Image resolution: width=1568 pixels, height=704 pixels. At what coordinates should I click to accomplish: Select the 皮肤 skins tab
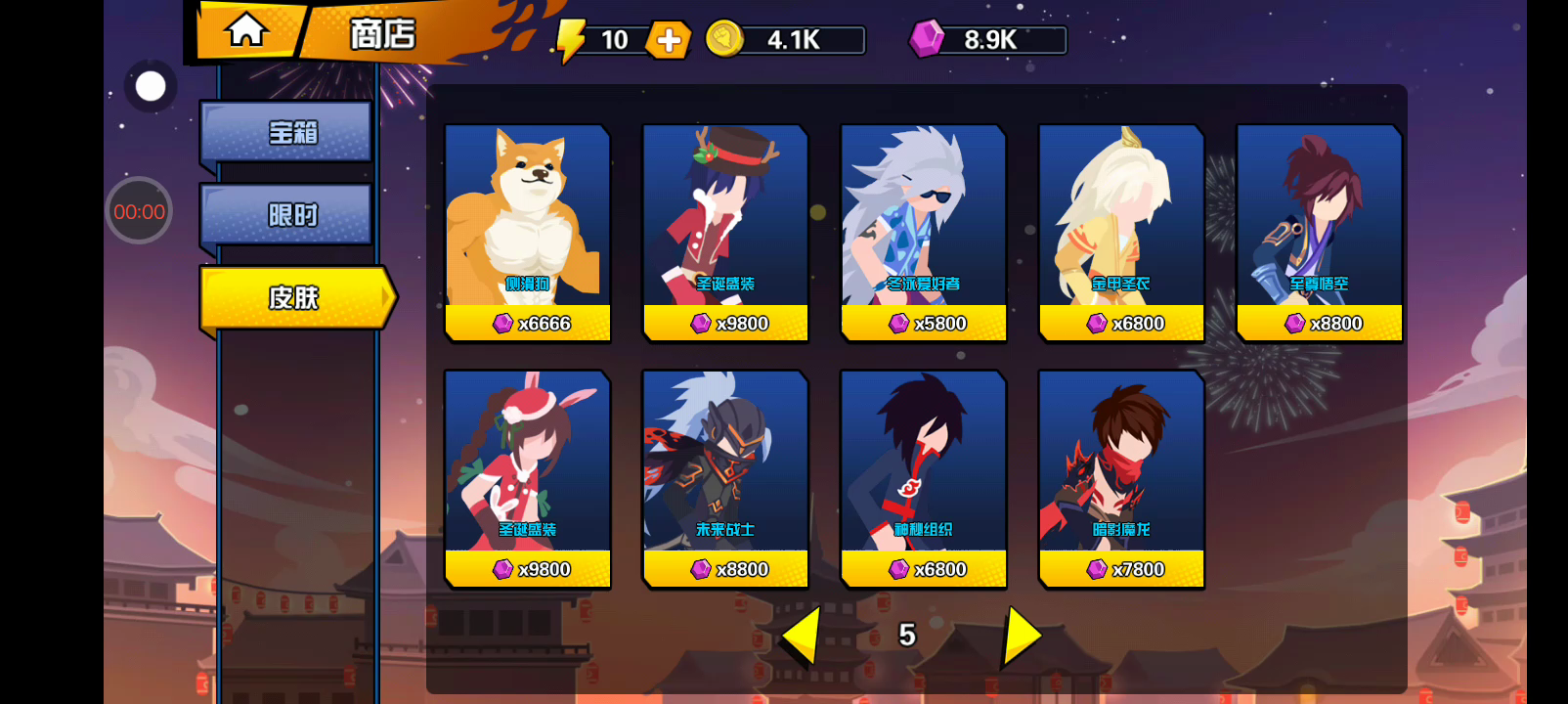click(x=295, y=297)
